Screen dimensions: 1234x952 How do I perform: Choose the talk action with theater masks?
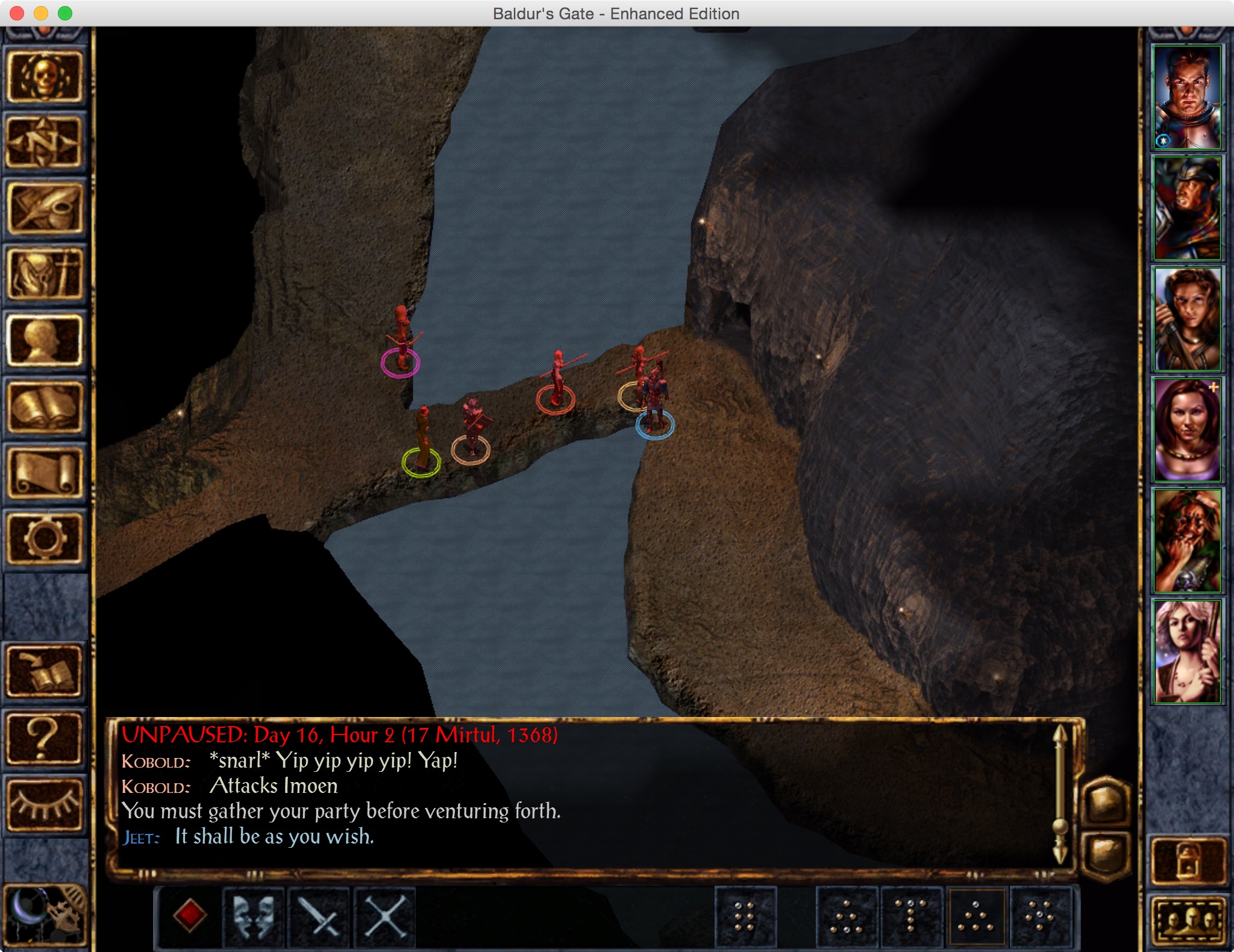pos(254,916)
